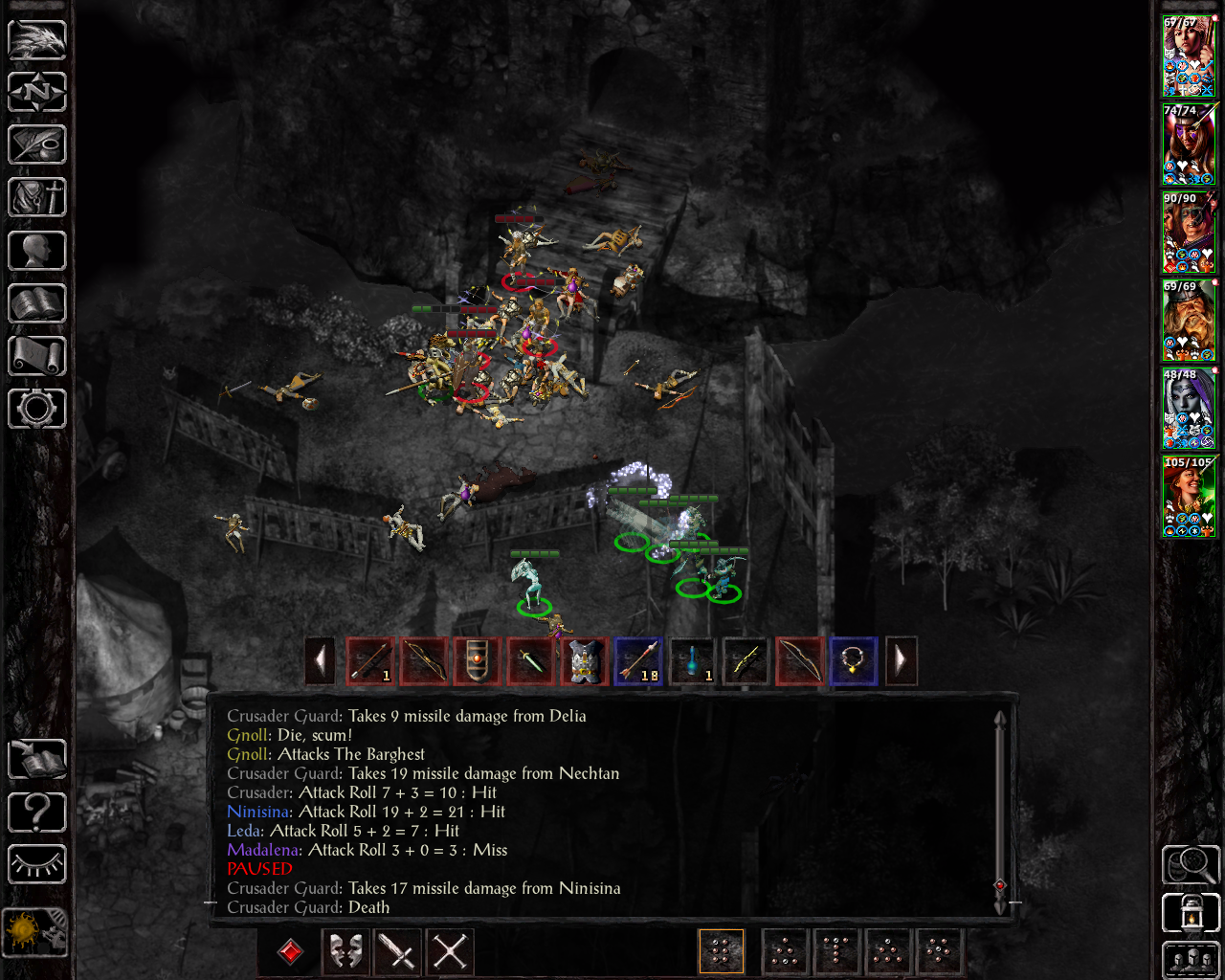Select the red-haired portrait with 105/105 health
This screenshot has height=980, width=1225.
point(1189,498)
